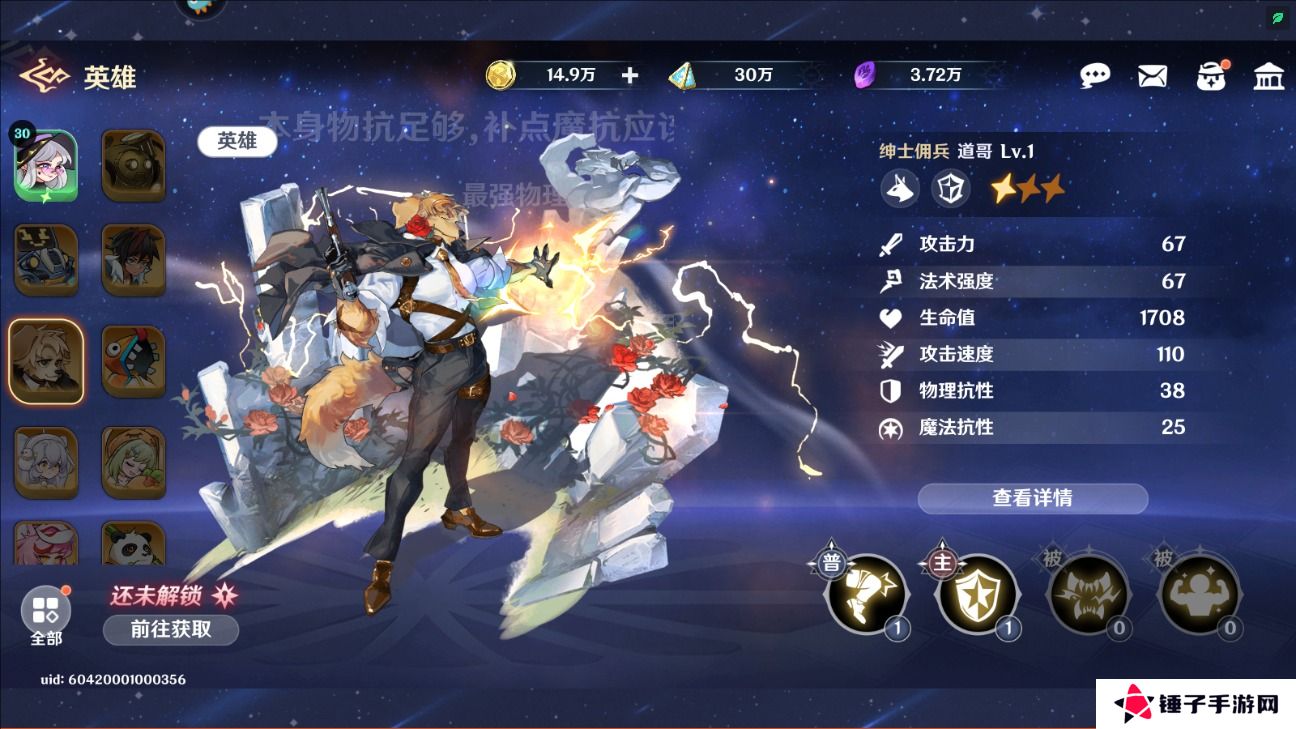Screen dimensions: 1296x729
Task: Open the chat bubble icon
Action: (x=1096, y=75)
